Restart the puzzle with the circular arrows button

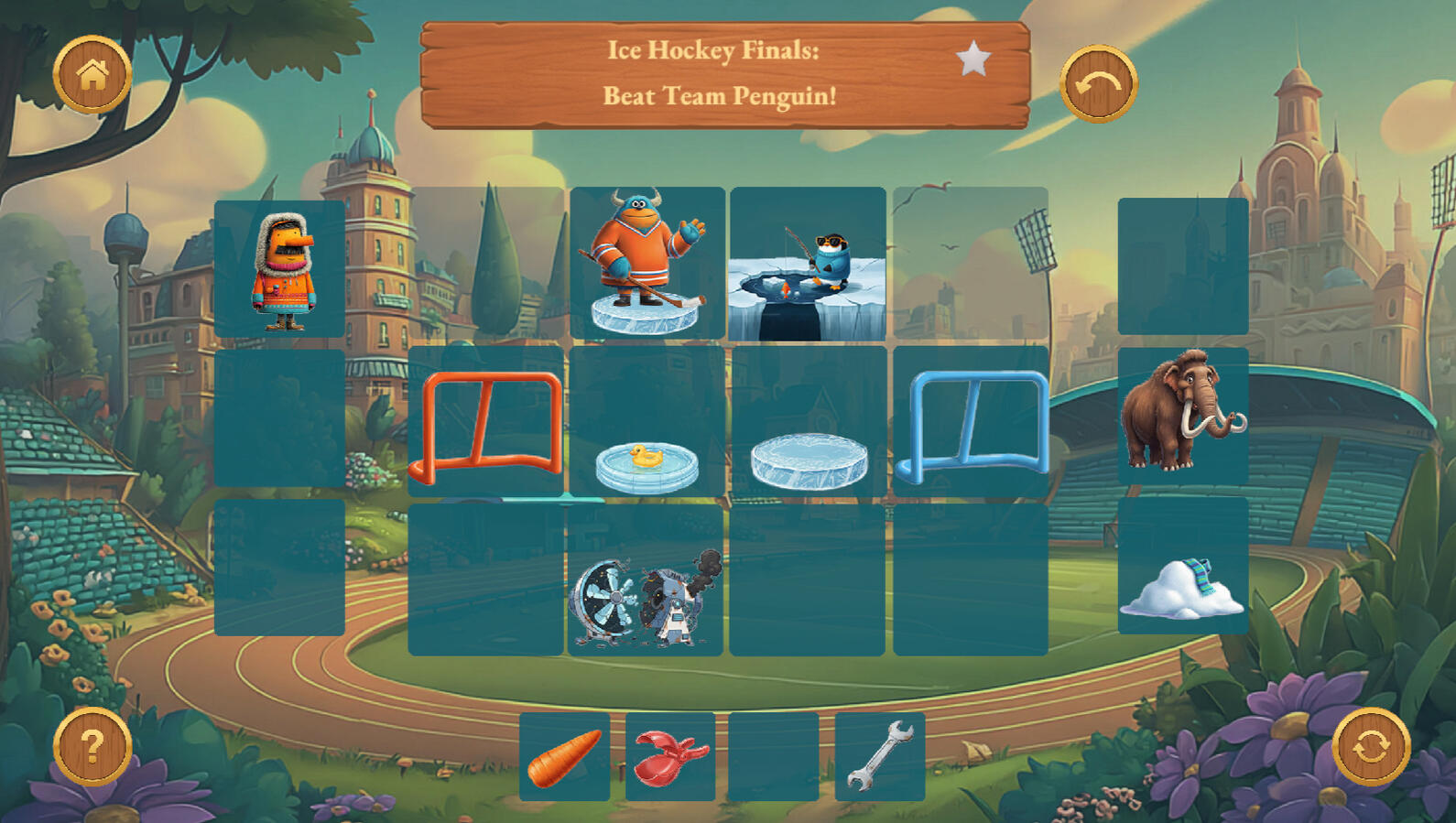(x=1370, y=746)
